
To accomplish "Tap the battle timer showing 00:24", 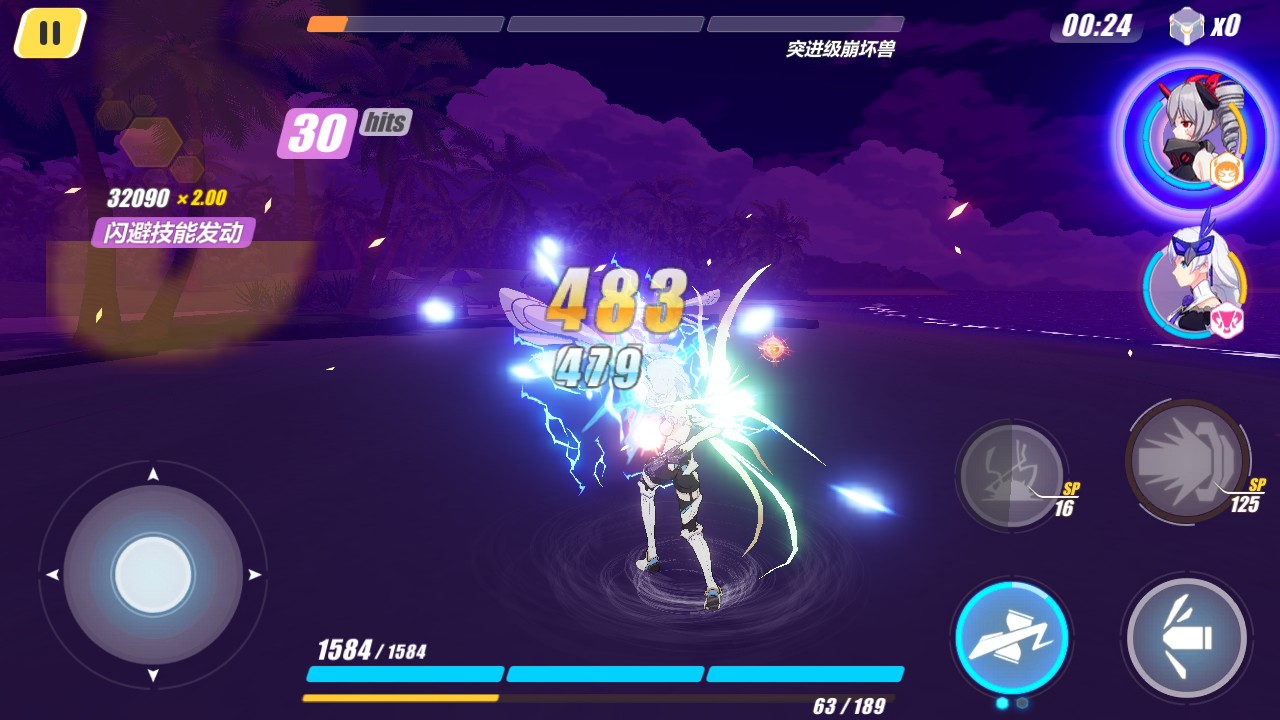I will [x=1098, y=27].
